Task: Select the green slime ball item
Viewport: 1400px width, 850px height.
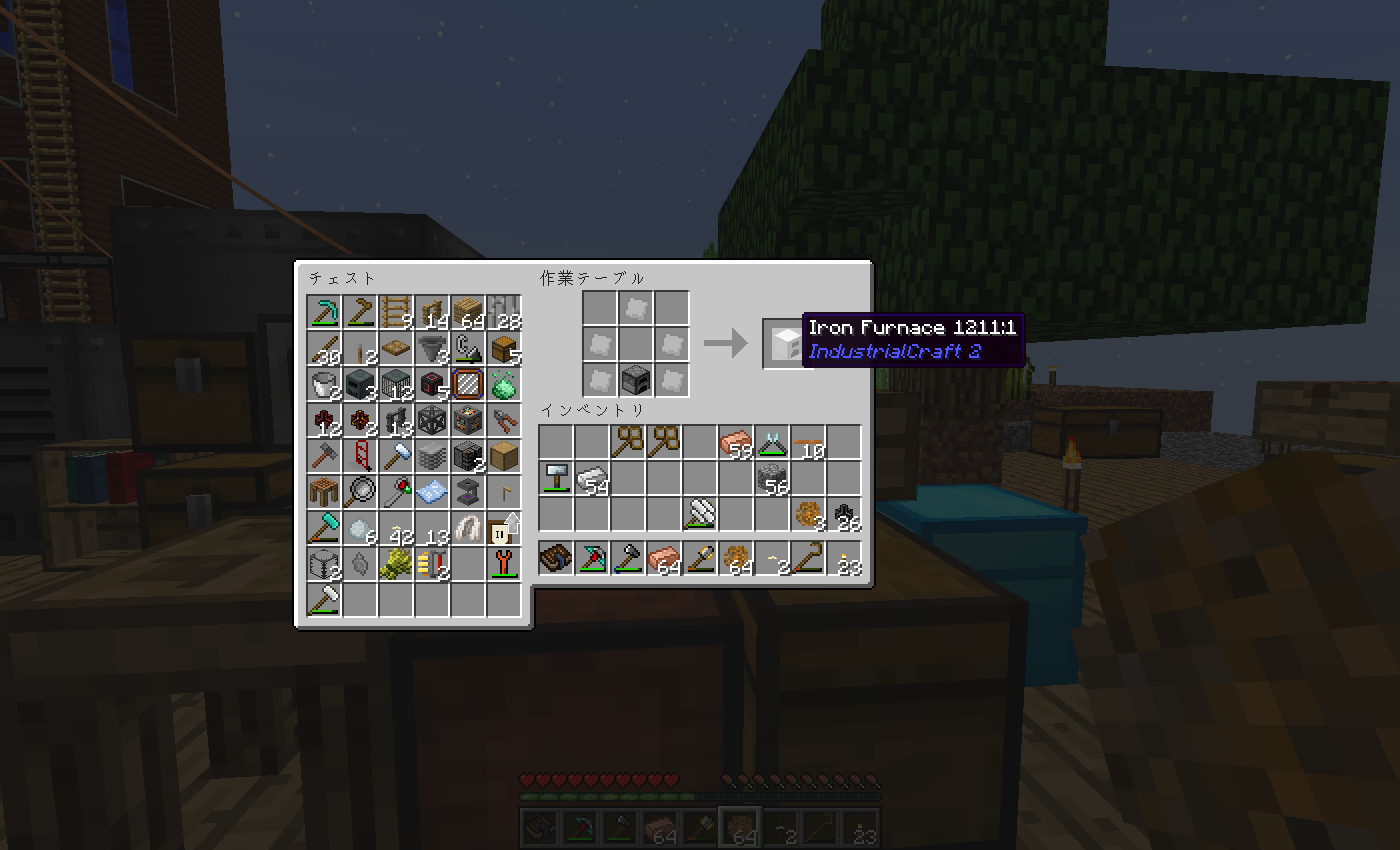Action: [x=504, y=384]
